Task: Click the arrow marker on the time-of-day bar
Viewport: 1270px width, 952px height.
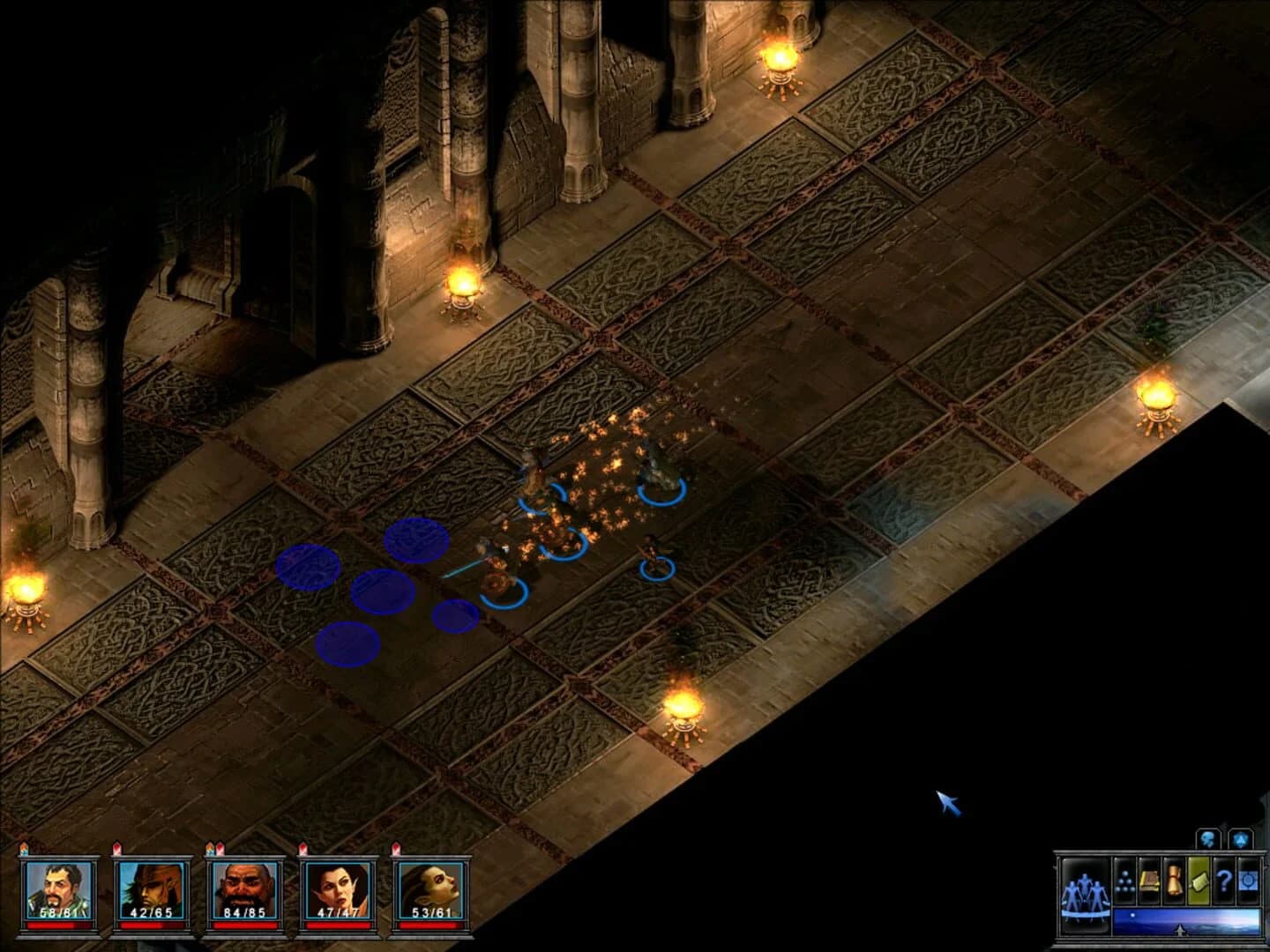Action: coord(1179,928)
